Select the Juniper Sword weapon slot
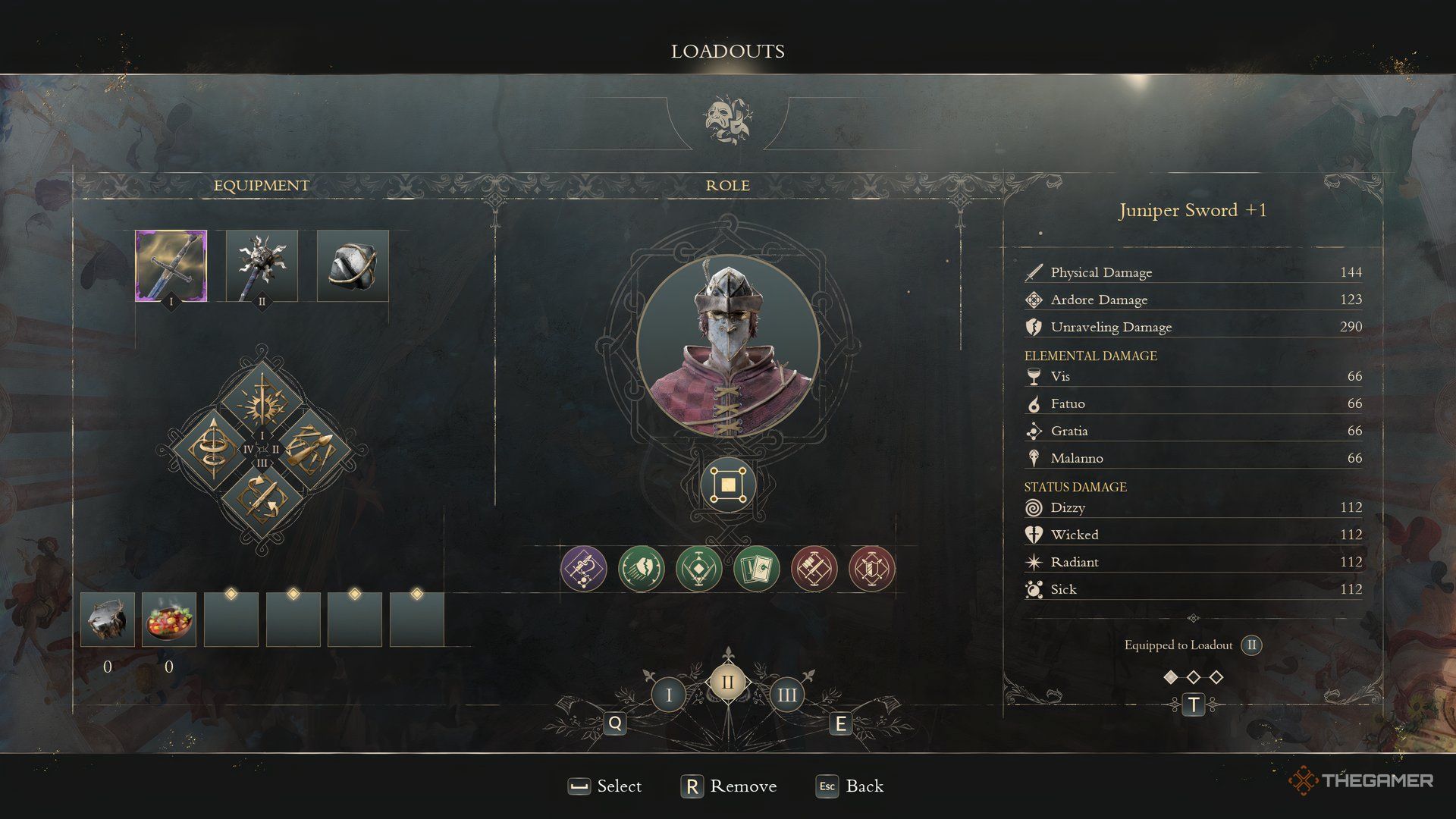The image size is (1456, 819). tap(171, 265)
